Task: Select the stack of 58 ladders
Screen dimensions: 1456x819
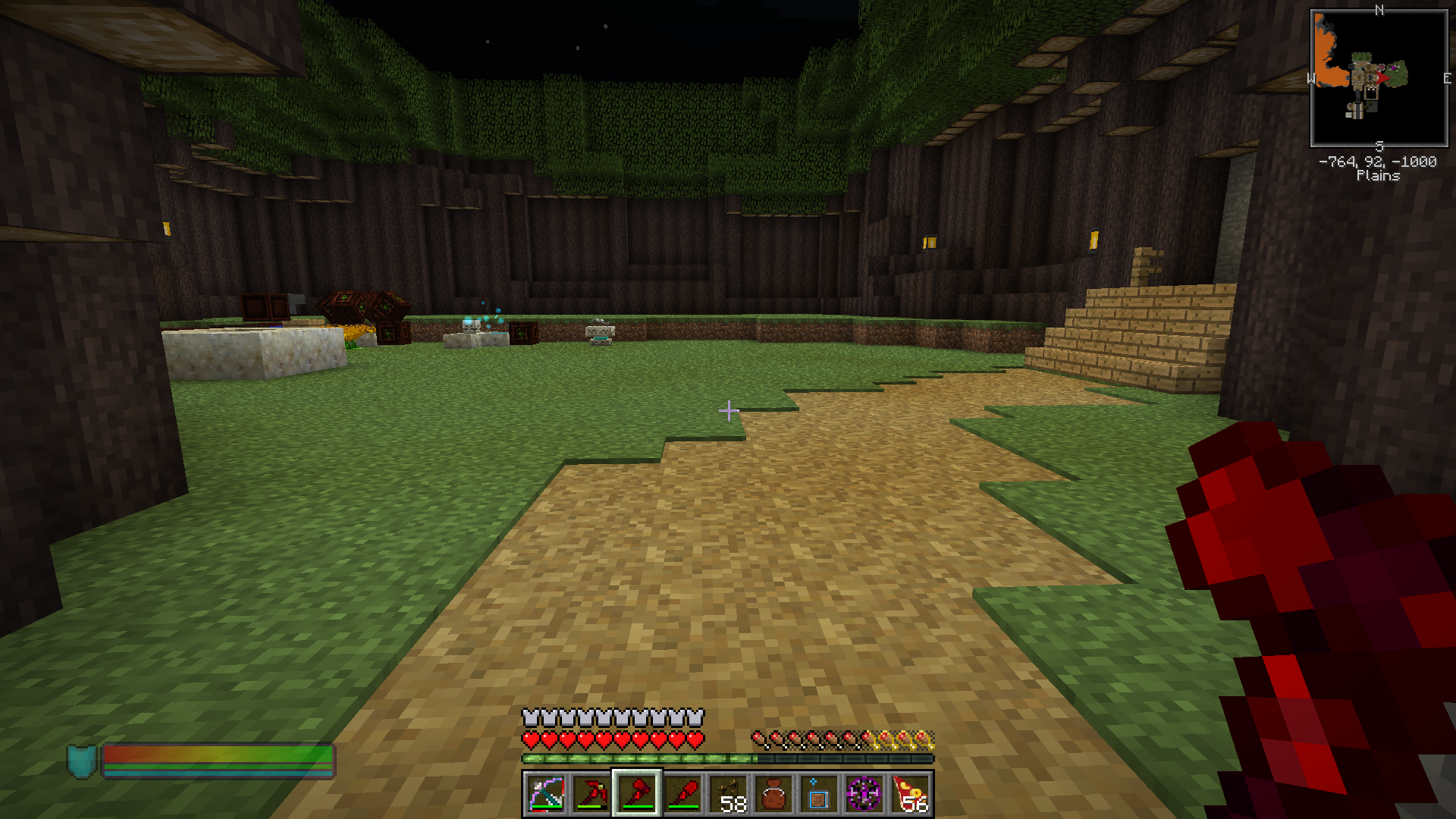Action: (728, 794)
